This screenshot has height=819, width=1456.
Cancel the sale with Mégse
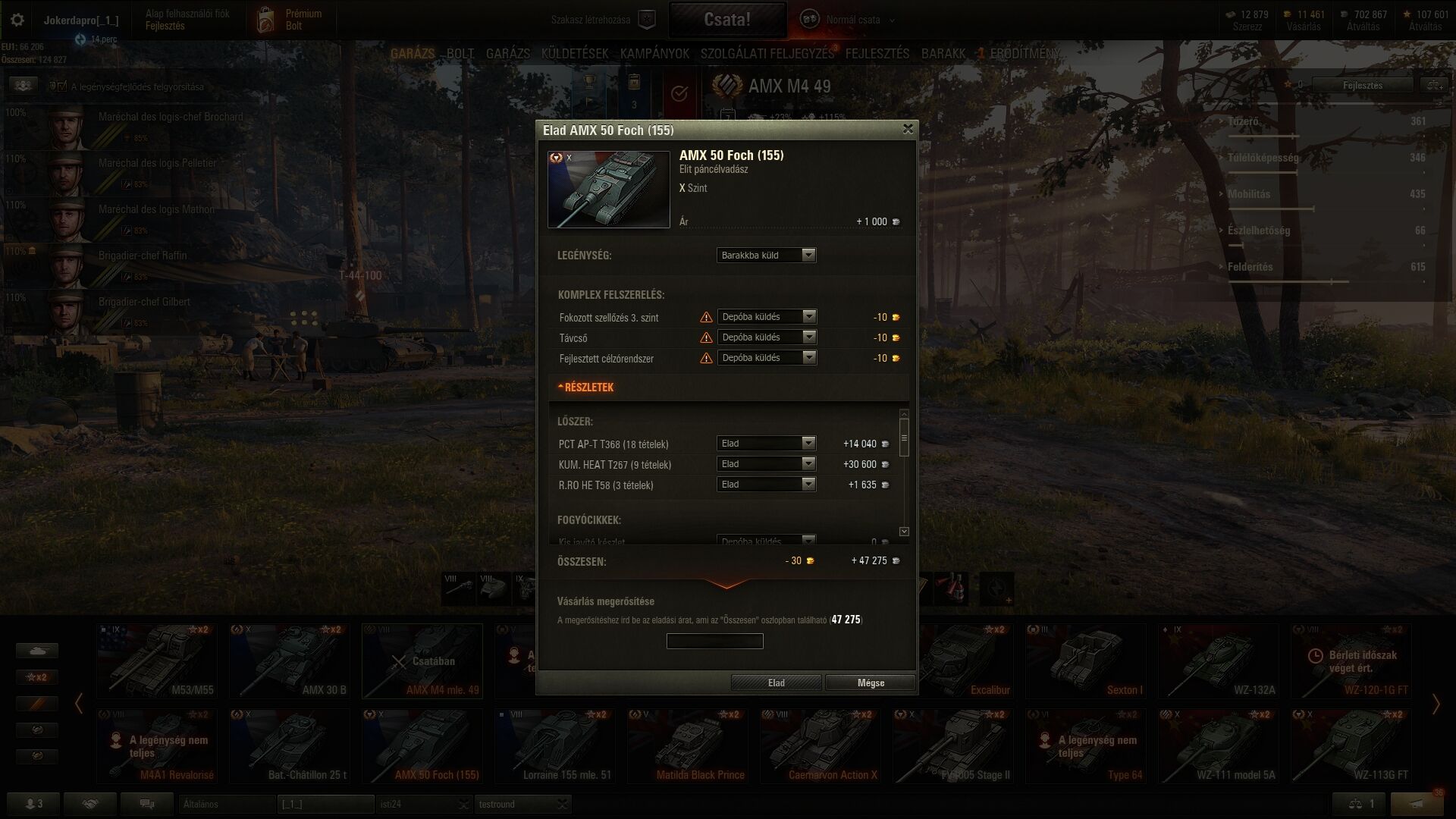point(870,682)
